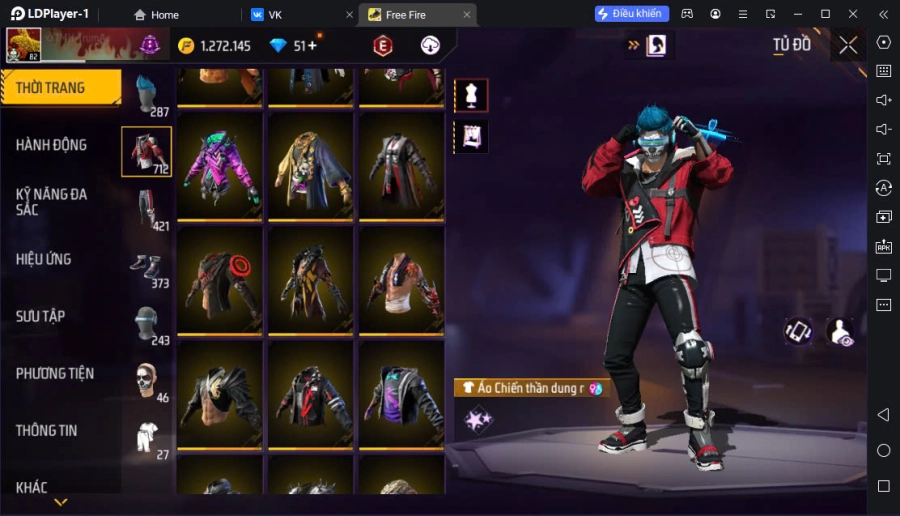900x516 pixels.
Task: Switch to the Phương Tiện category
Action: [55, 373]
